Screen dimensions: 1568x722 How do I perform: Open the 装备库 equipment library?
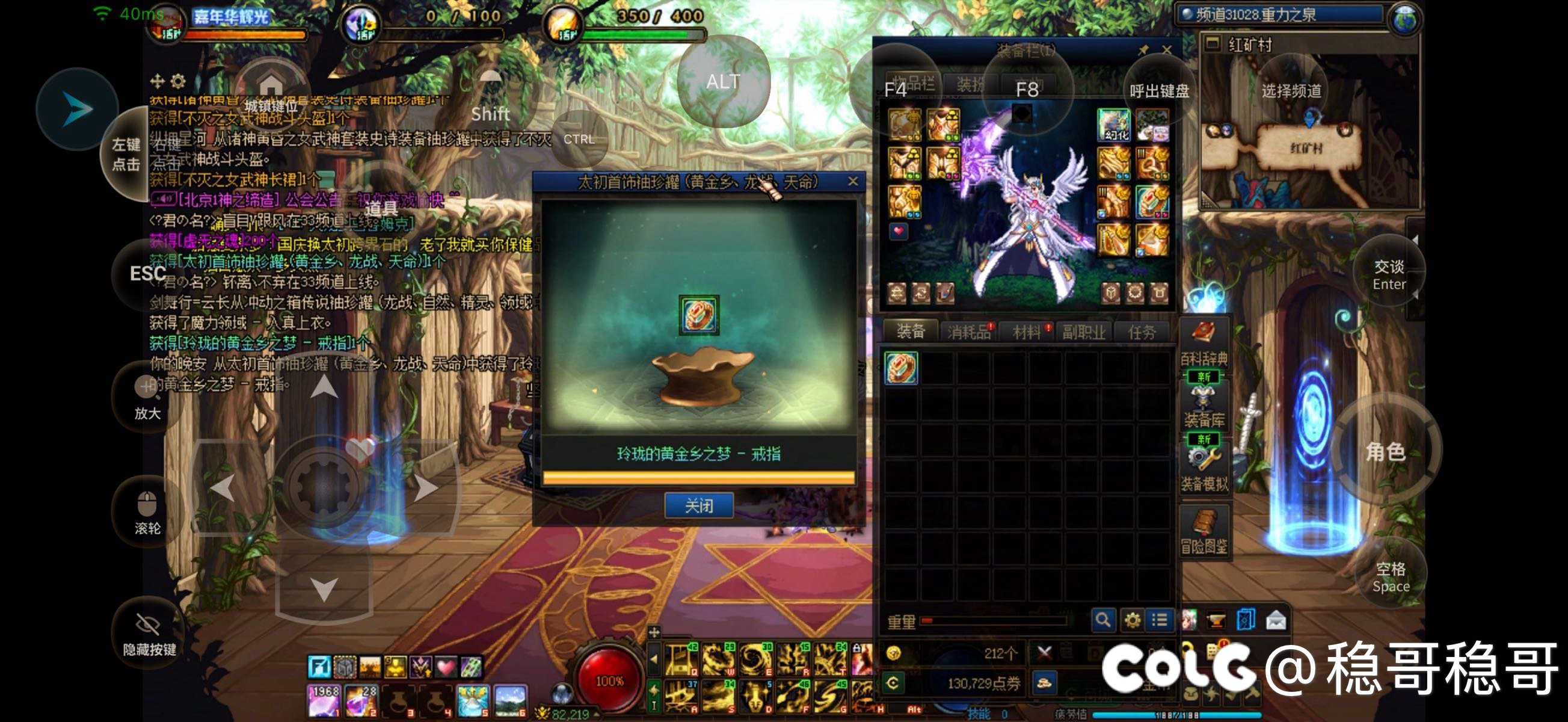coord(1204,406)
